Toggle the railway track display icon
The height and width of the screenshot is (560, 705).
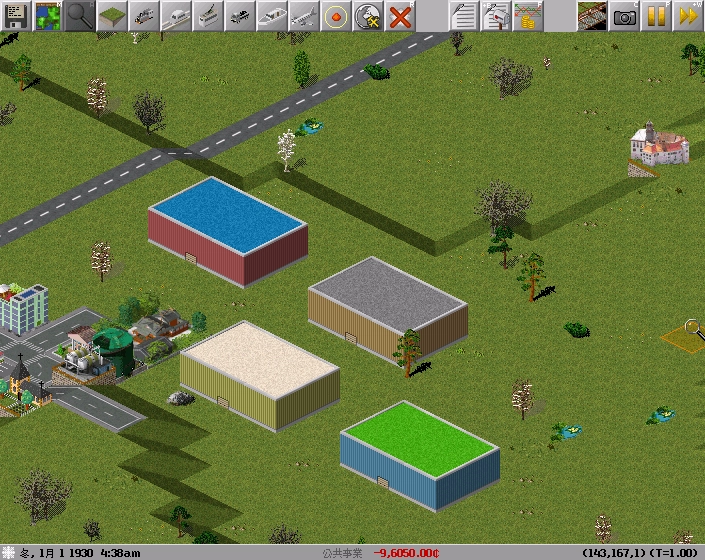click(592, 15)
